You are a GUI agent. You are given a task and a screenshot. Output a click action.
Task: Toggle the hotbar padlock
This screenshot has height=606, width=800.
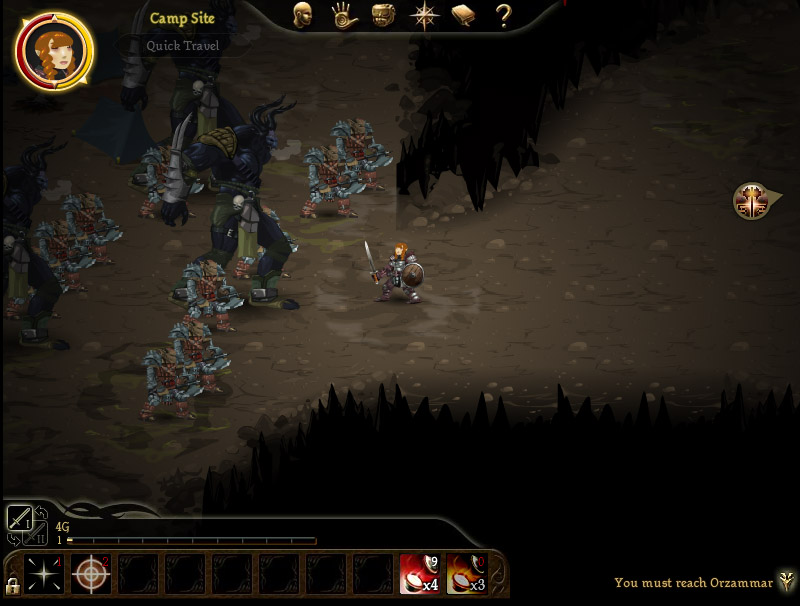12,585
